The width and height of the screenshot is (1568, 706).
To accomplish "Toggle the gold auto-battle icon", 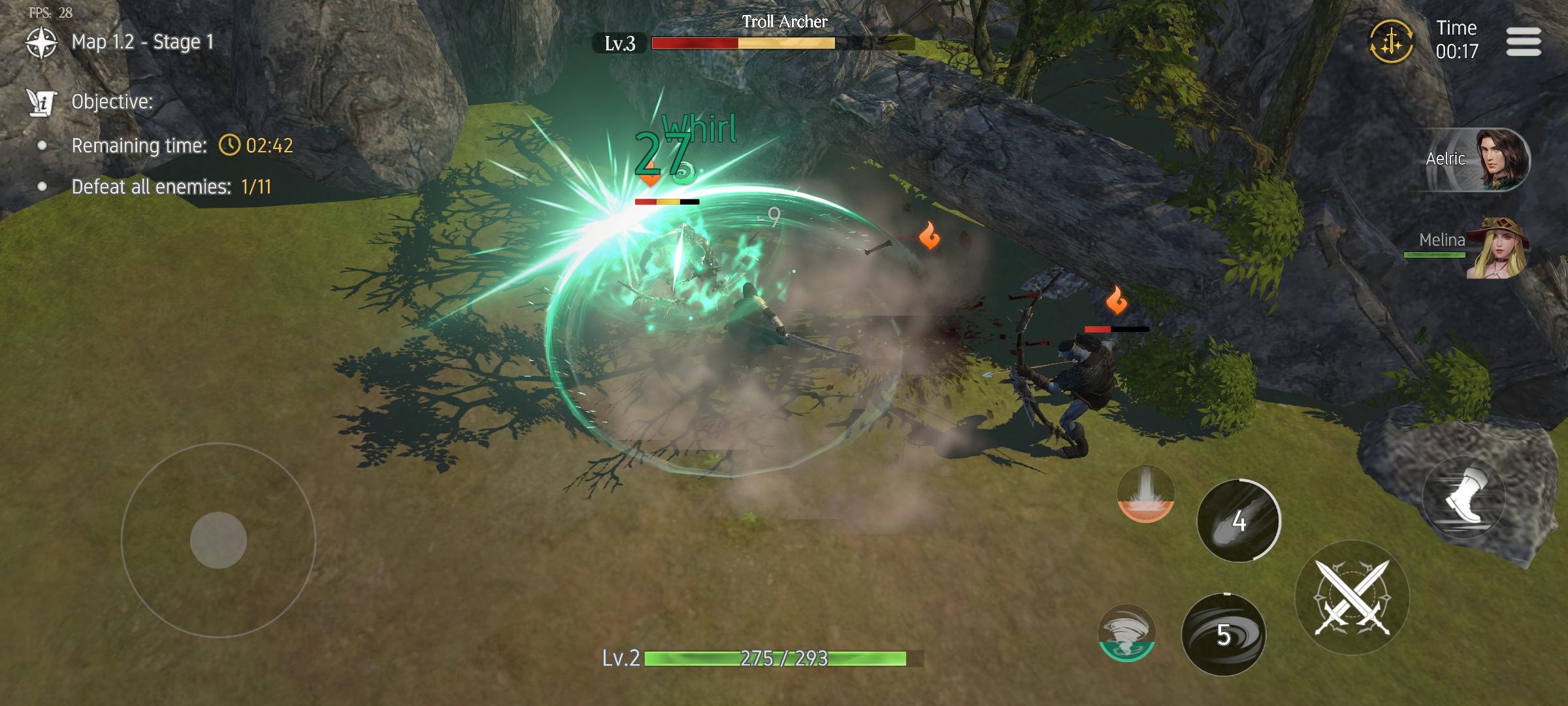I will 1392,41.
